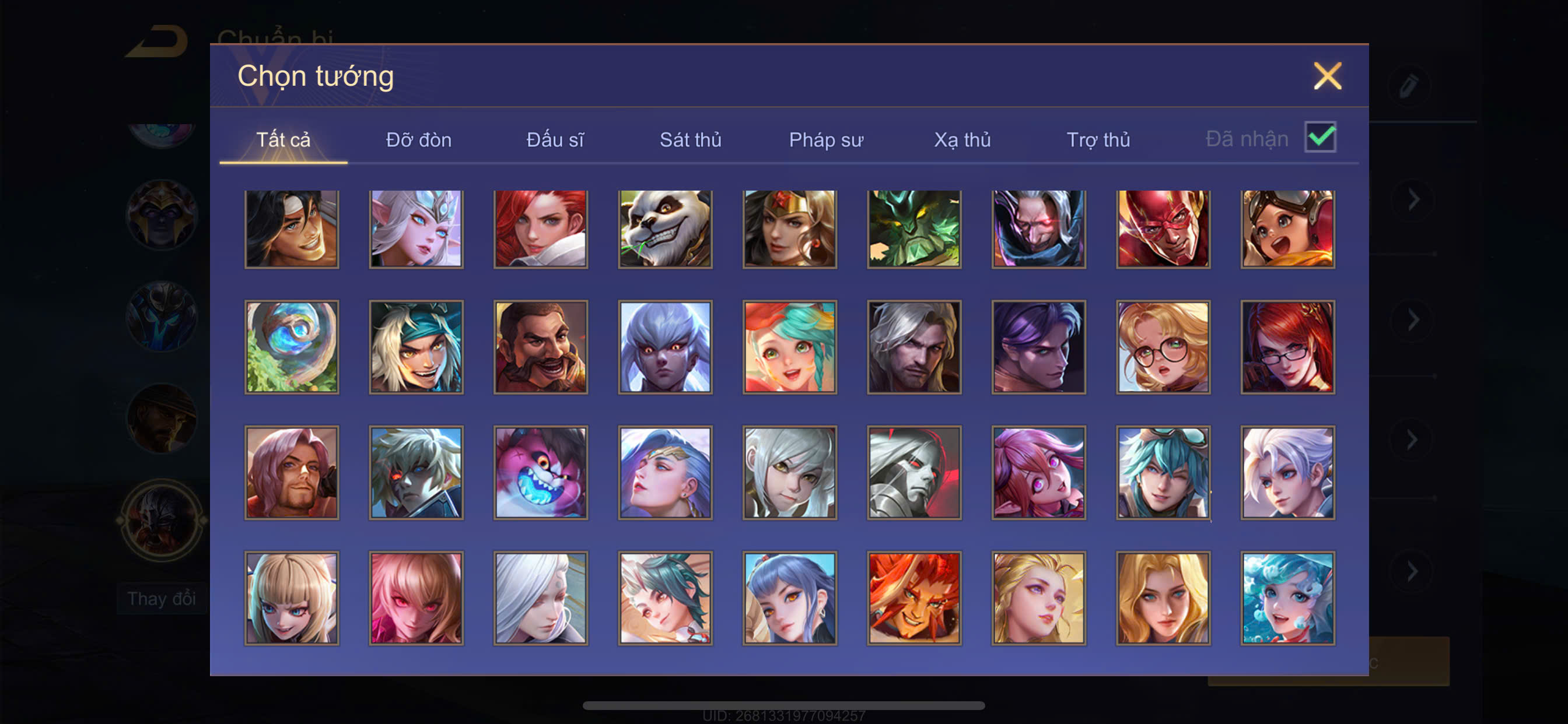The width and height of the screenshot is (1568, 724).
Task: Filter heroes by Sát thủ
Action: (690, 140)
